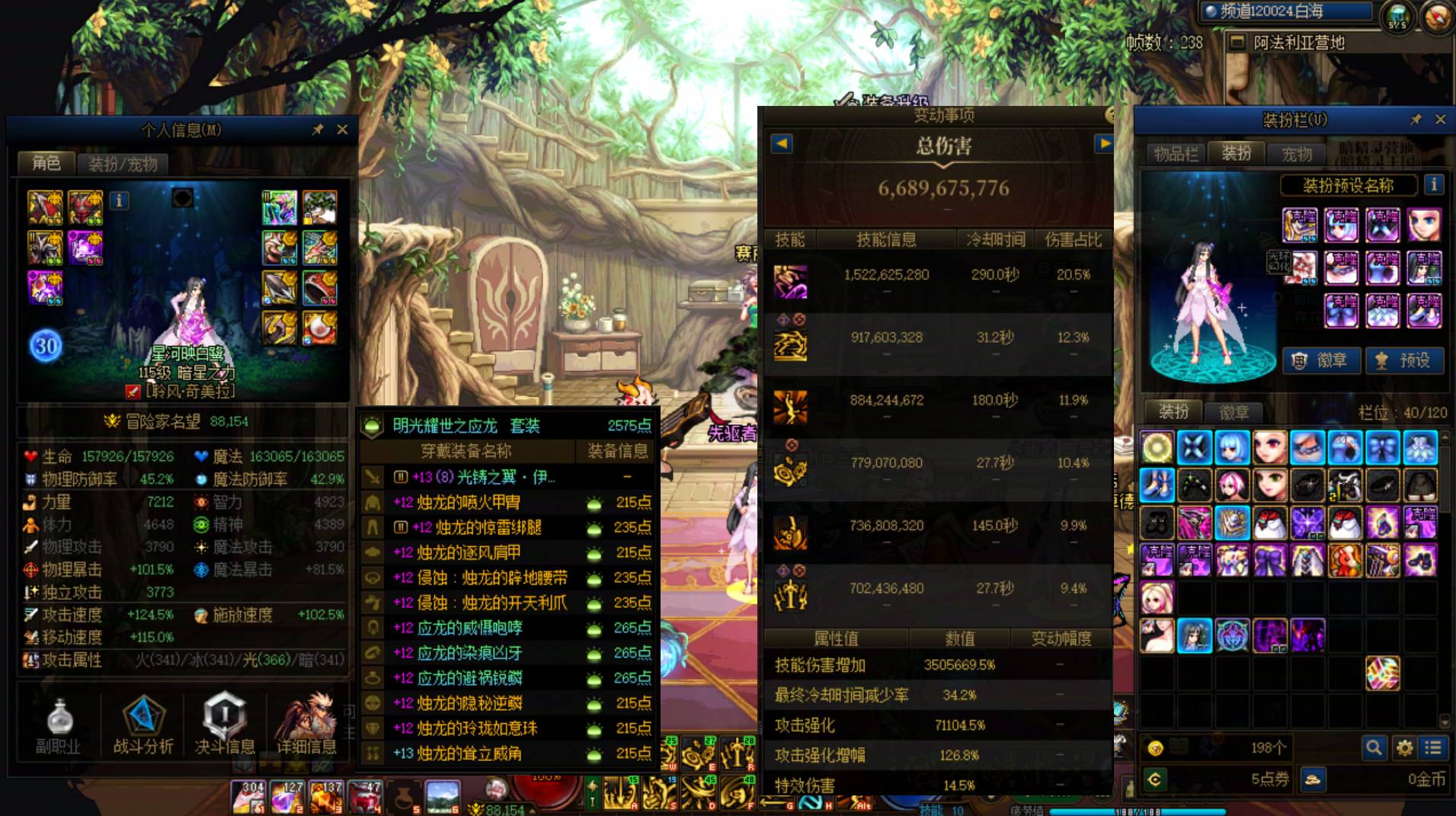
Task: Pin the 个人信息 window
Action: pos(318,130)
